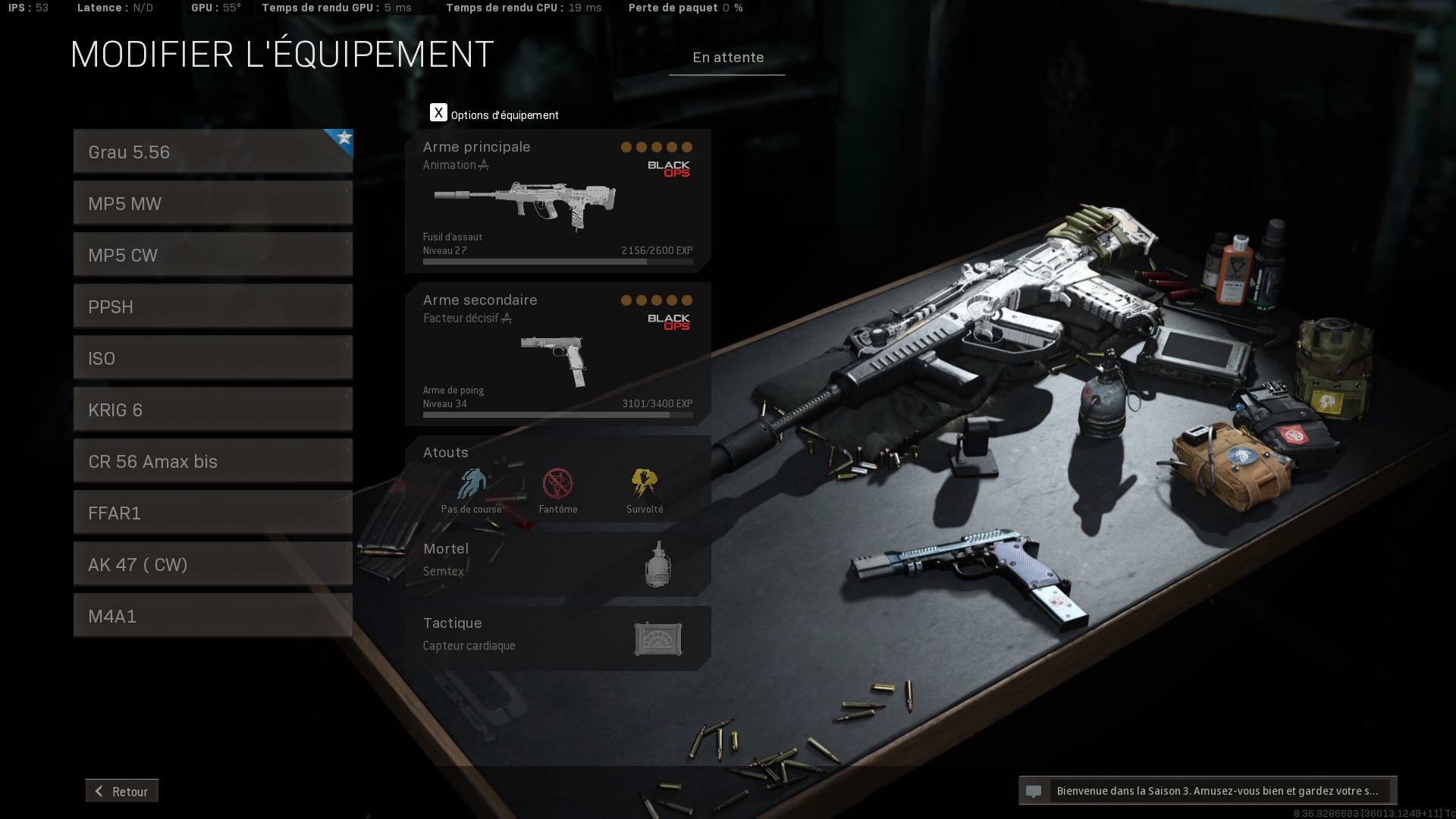This screenshot has height=819, width=1456.
Task: Select MP5 CW from the weapon list
Action: pyautogui.click(x=212, y=255)
